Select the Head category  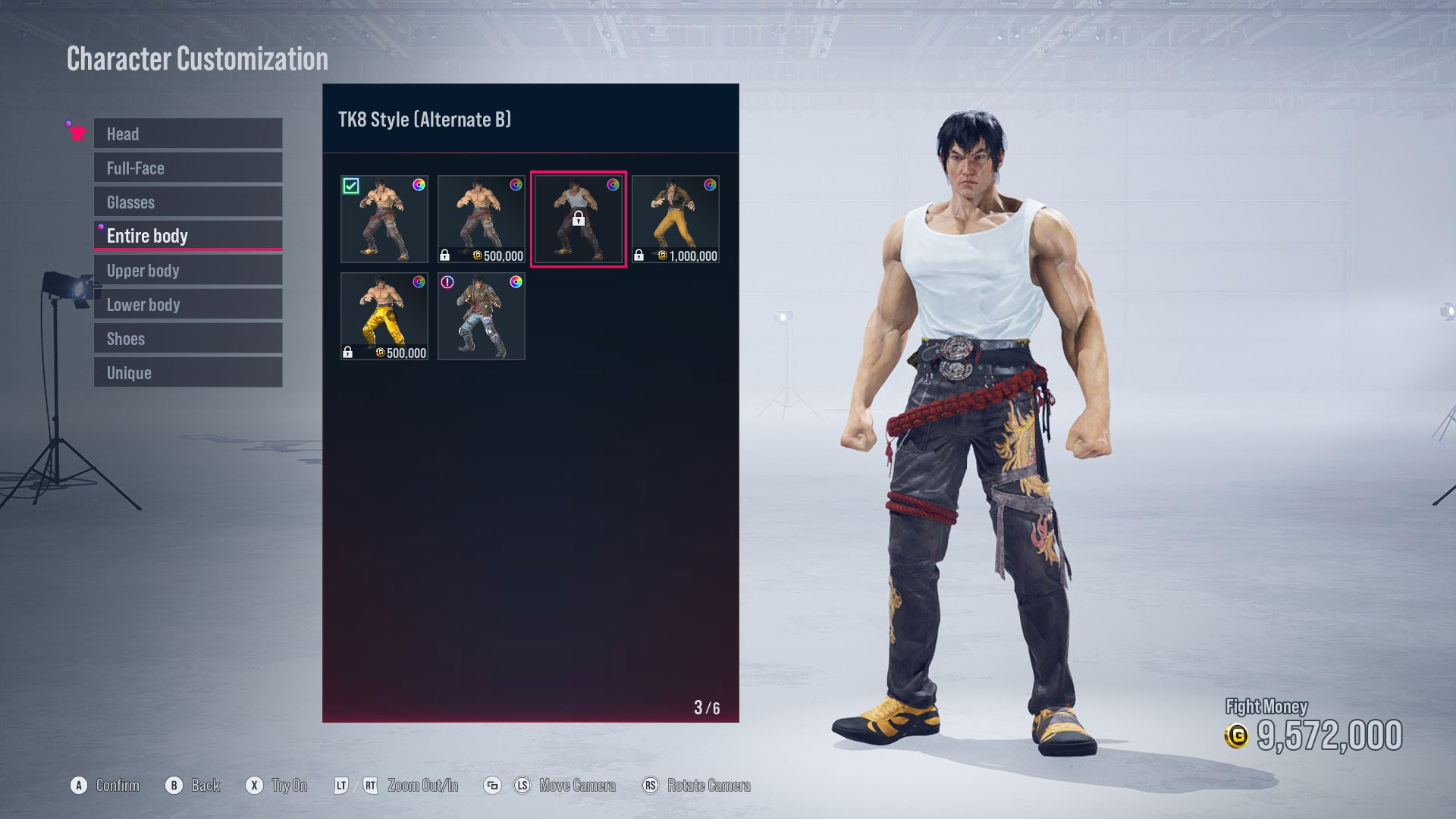187,134
